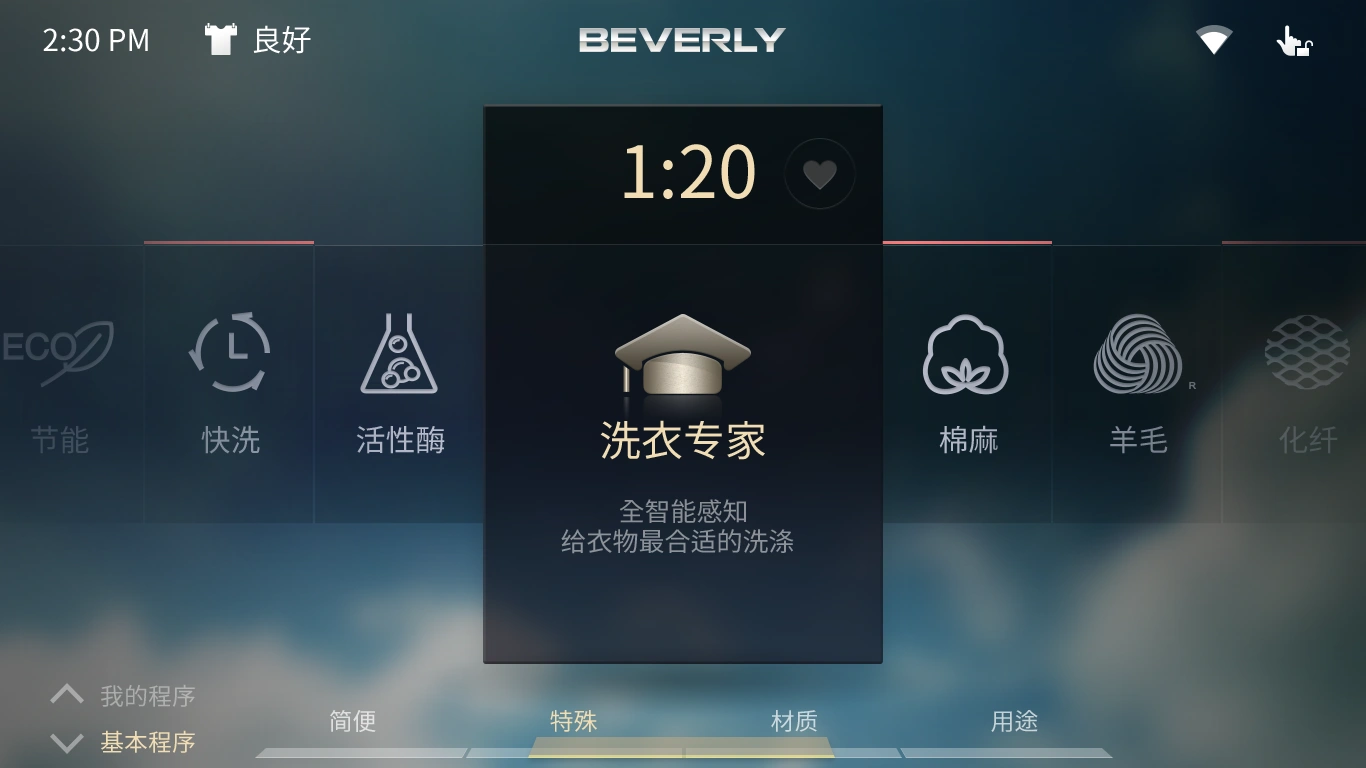Toggle 基本程序 program list
The height and width of the screenshot is (768, 1366).
pos(146,742)
